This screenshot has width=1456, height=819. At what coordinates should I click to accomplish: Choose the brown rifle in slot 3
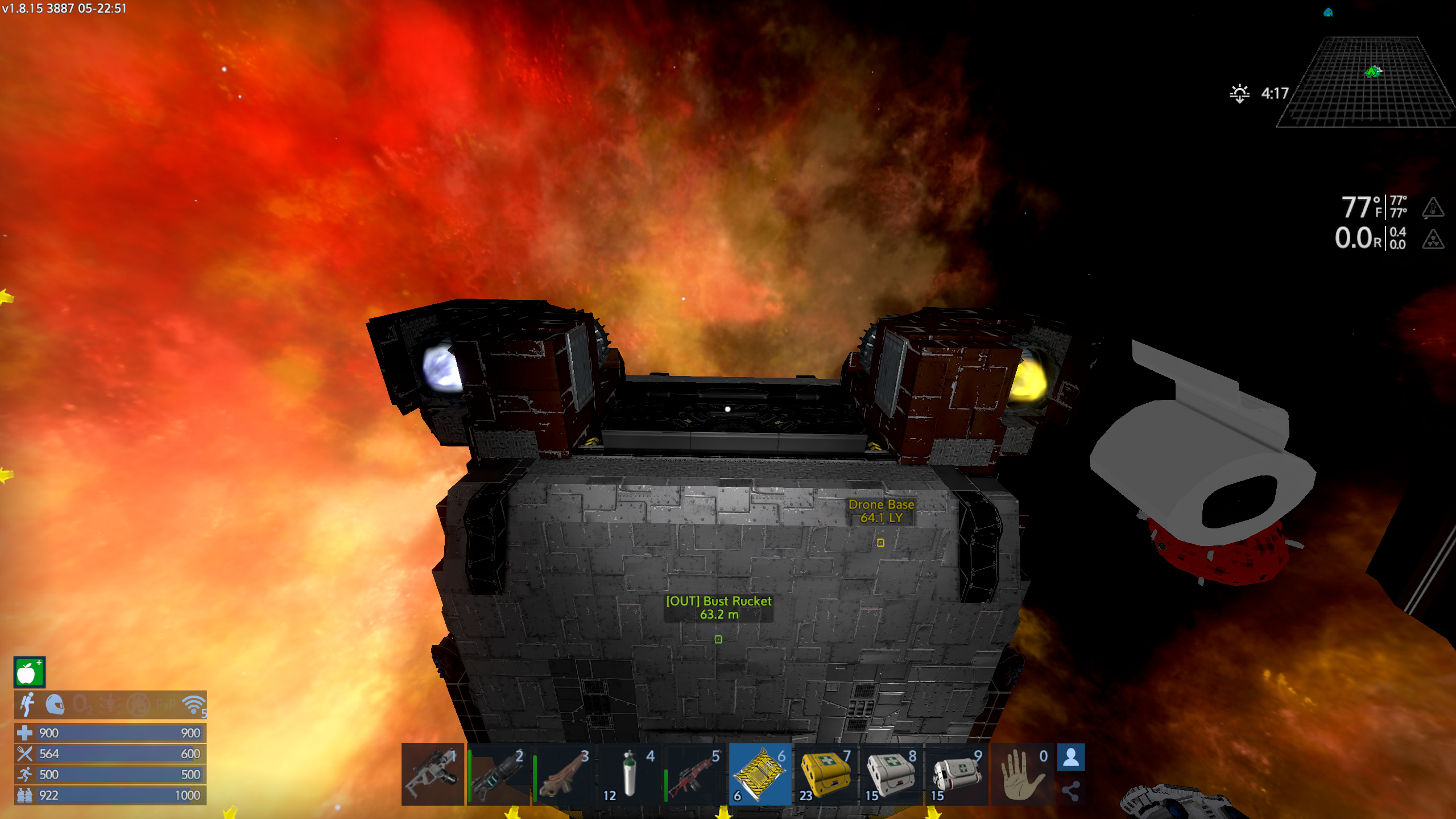[564, 774]
